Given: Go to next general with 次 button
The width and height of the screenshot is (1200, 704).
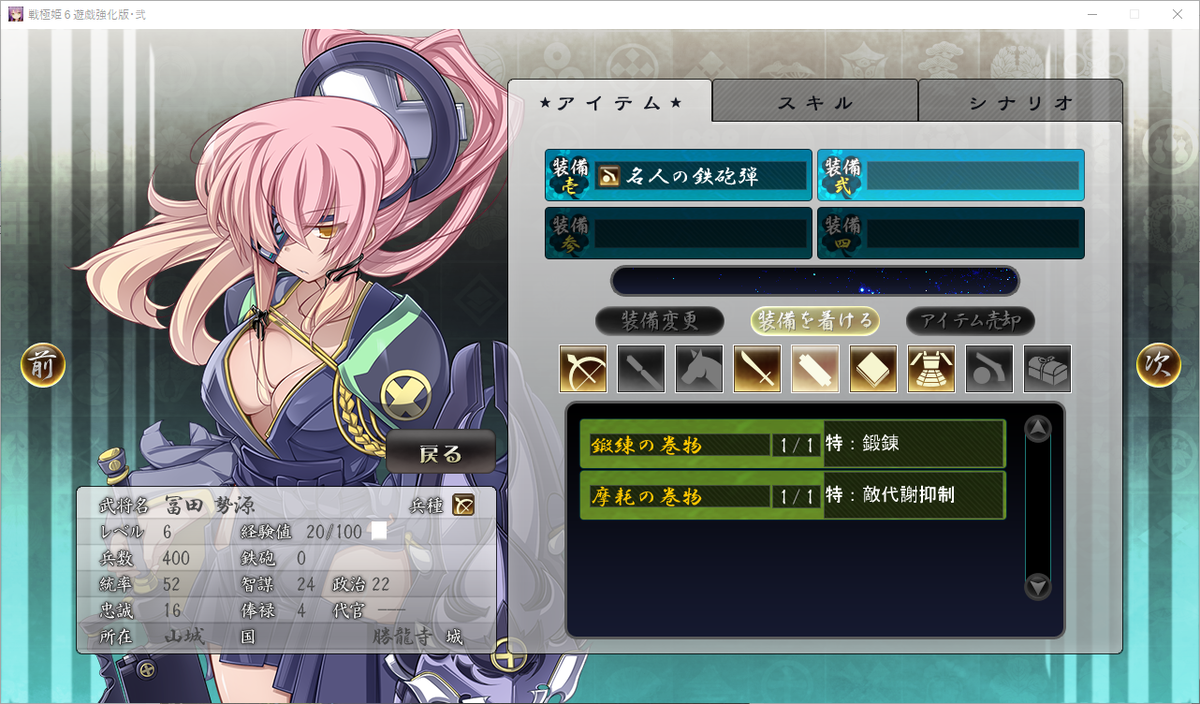Looking at the screenshot, I should point(1158,366).
